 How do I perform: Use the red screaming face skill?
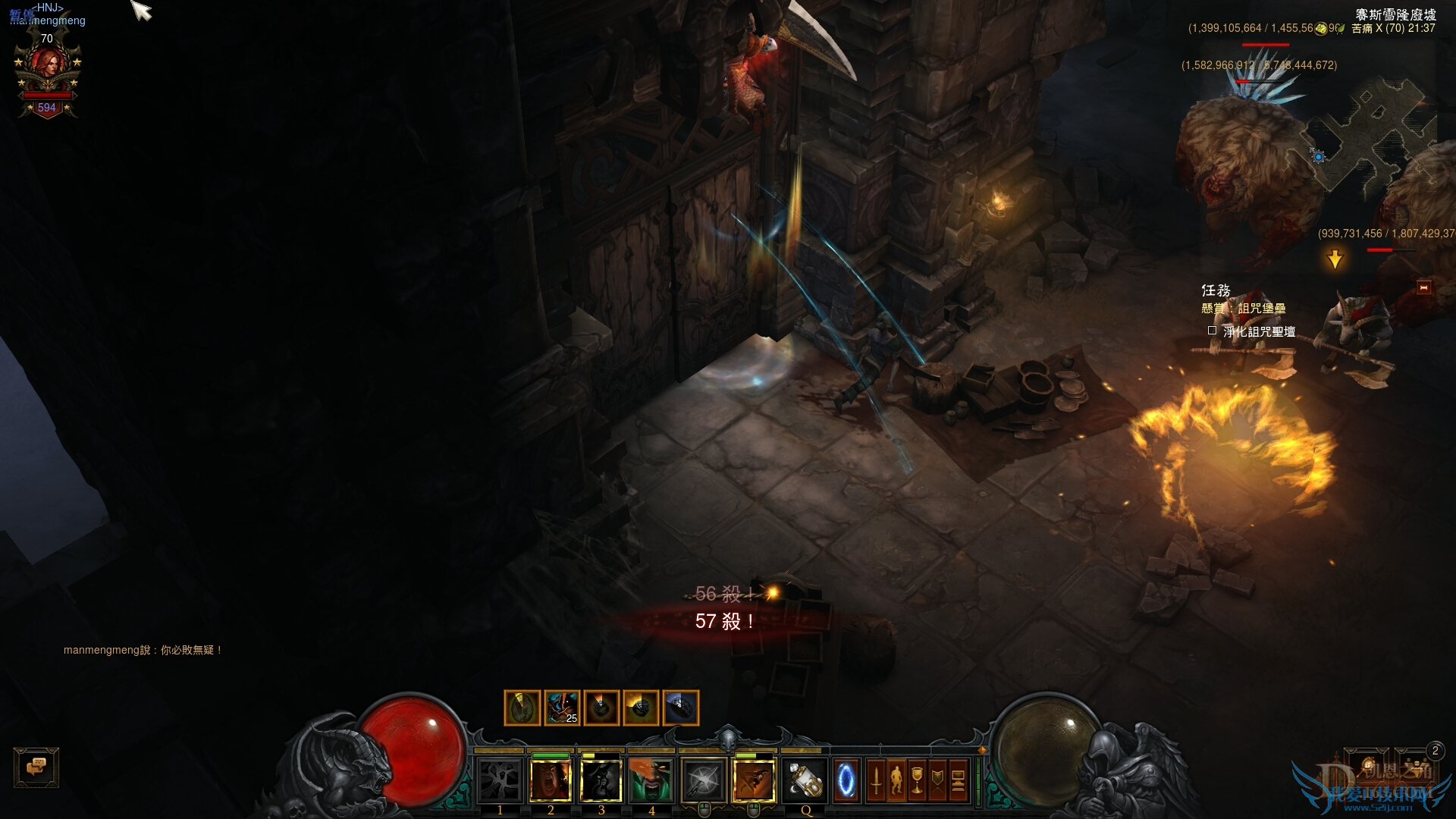551,780
